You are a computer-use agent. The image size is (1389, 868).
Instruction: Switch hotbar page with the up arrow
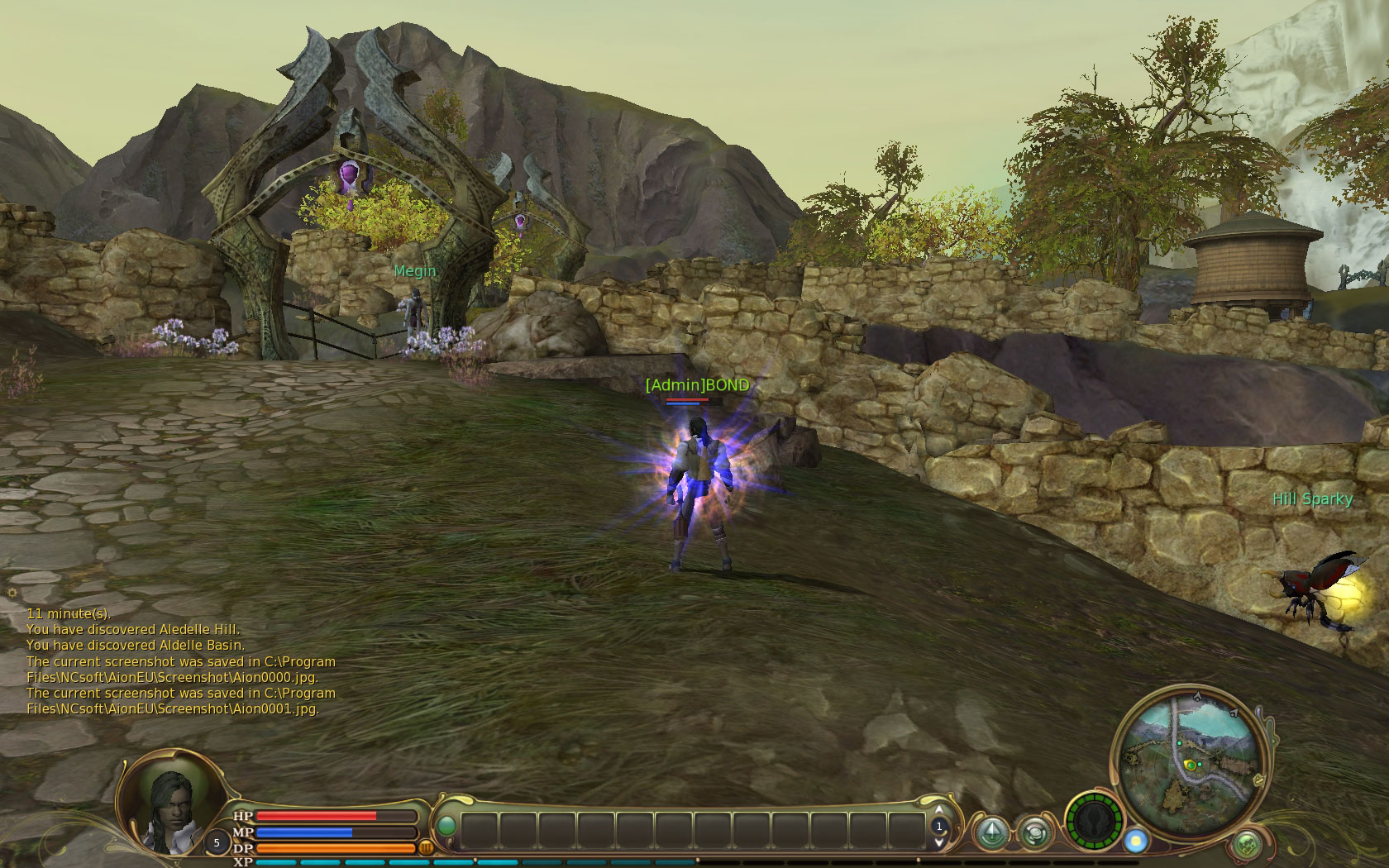[x=939, y=811]
